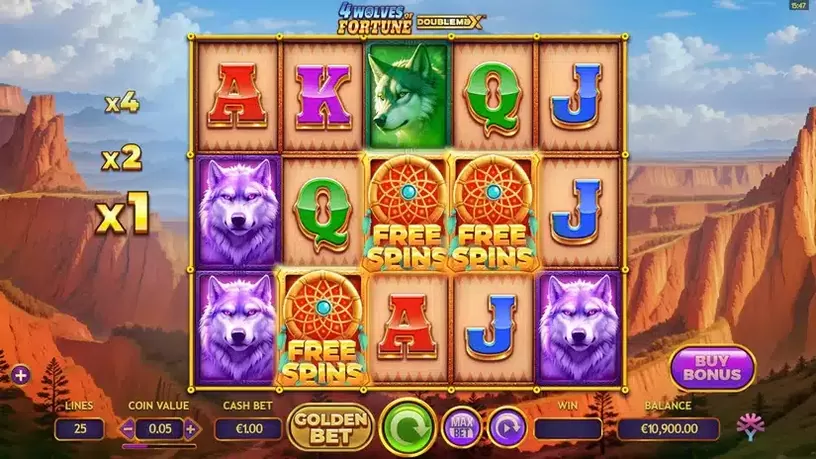Viewport: 816px width, 459px height.
Task: Expand the purple plus menu button
Action: tap(21, 376)
